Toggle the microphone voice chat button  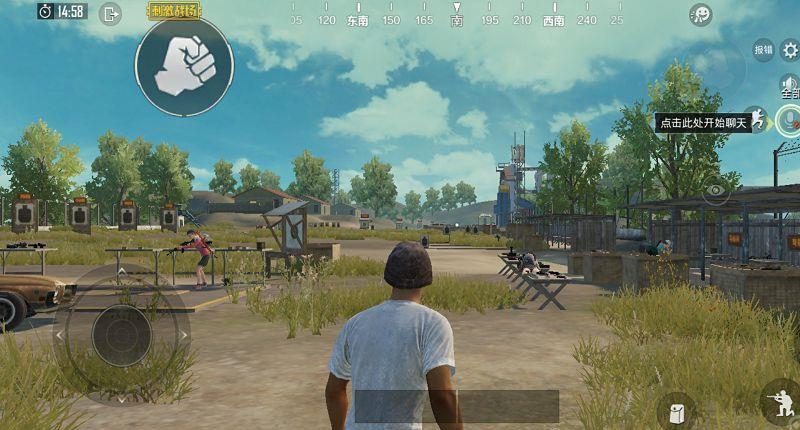coord(789,120)
